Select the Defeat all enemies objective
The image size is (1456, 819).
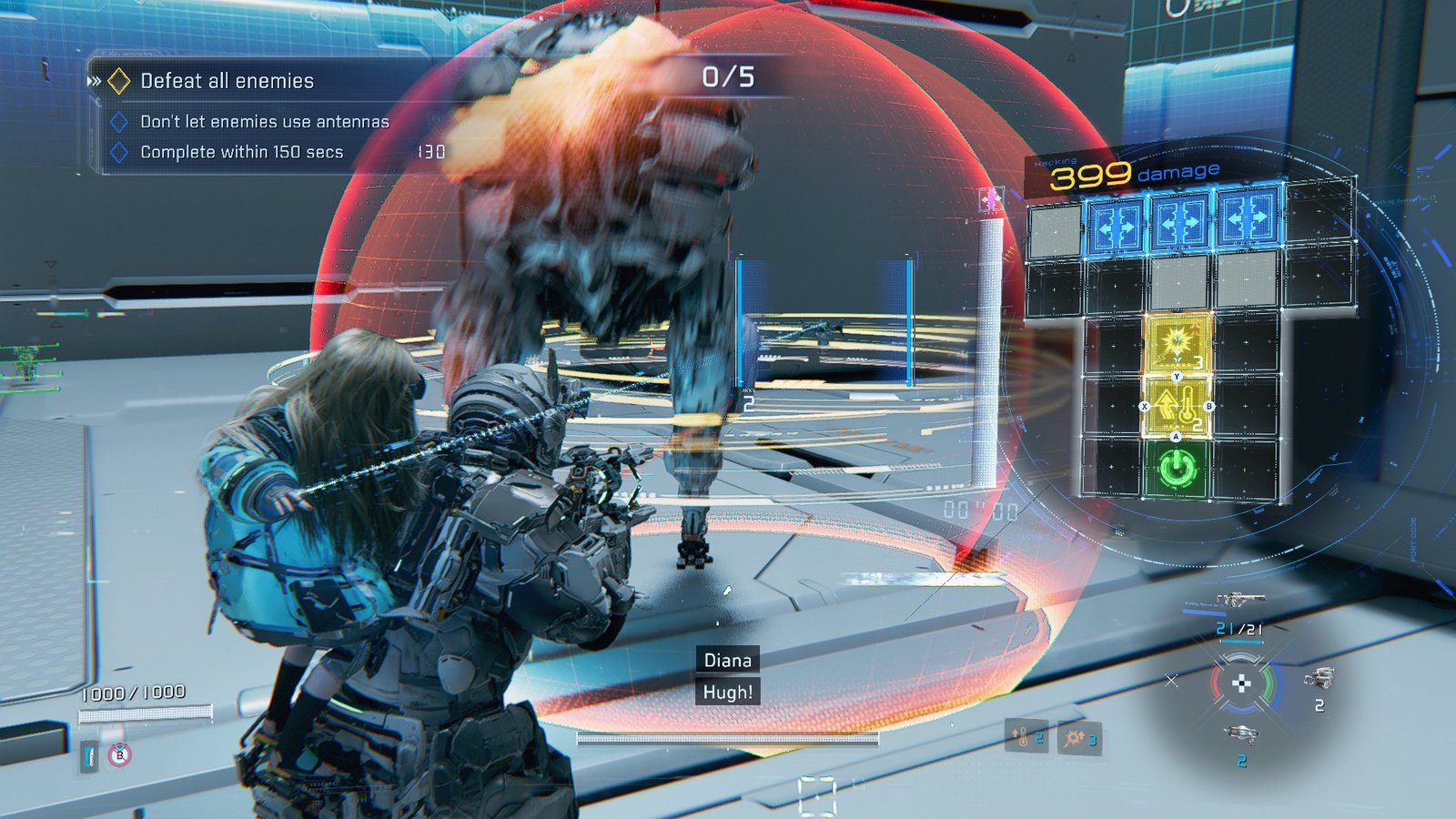tap(227, 81)
